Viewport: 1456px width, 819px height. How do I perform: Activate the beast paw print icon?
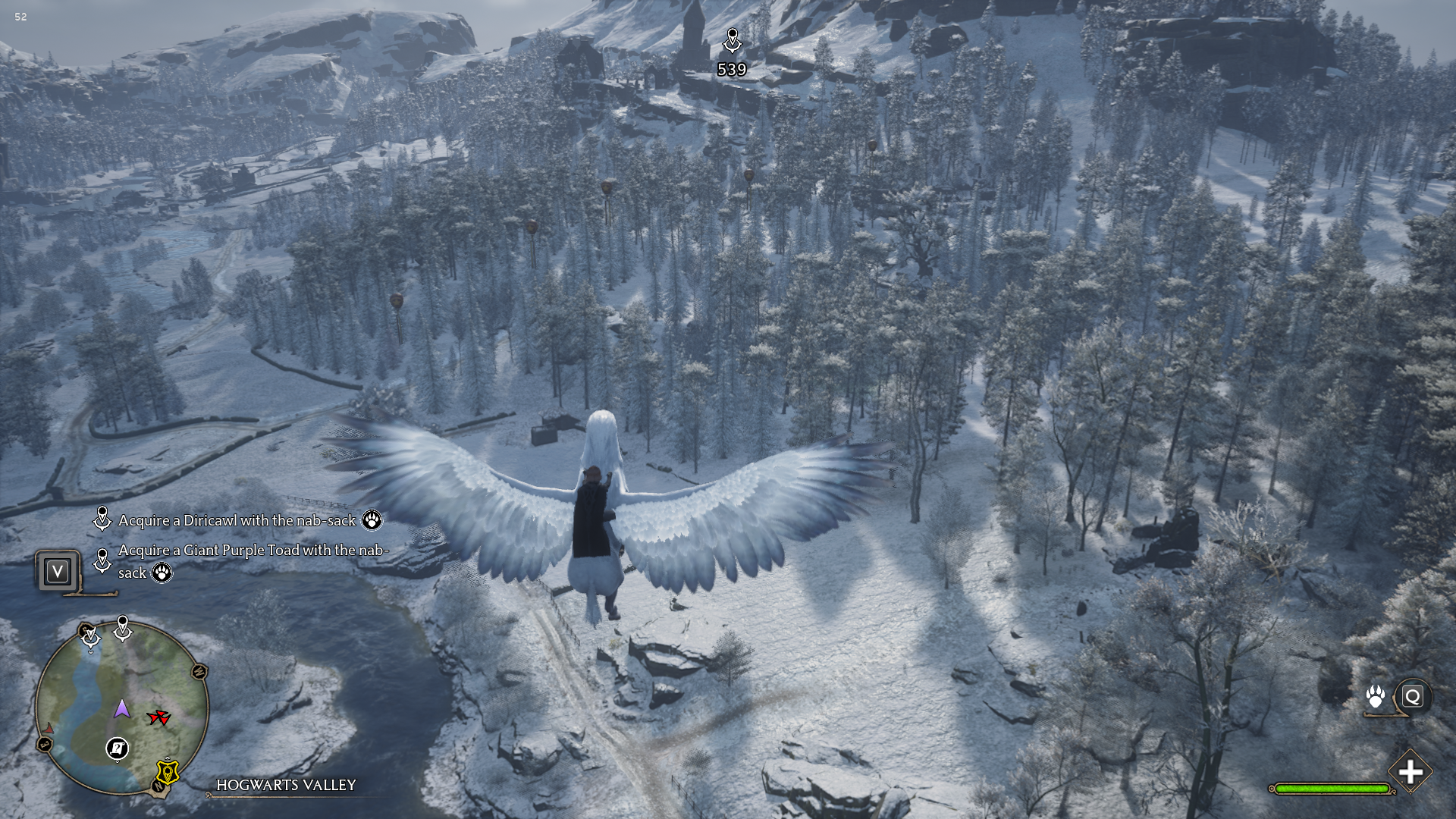pos(1375,696)
